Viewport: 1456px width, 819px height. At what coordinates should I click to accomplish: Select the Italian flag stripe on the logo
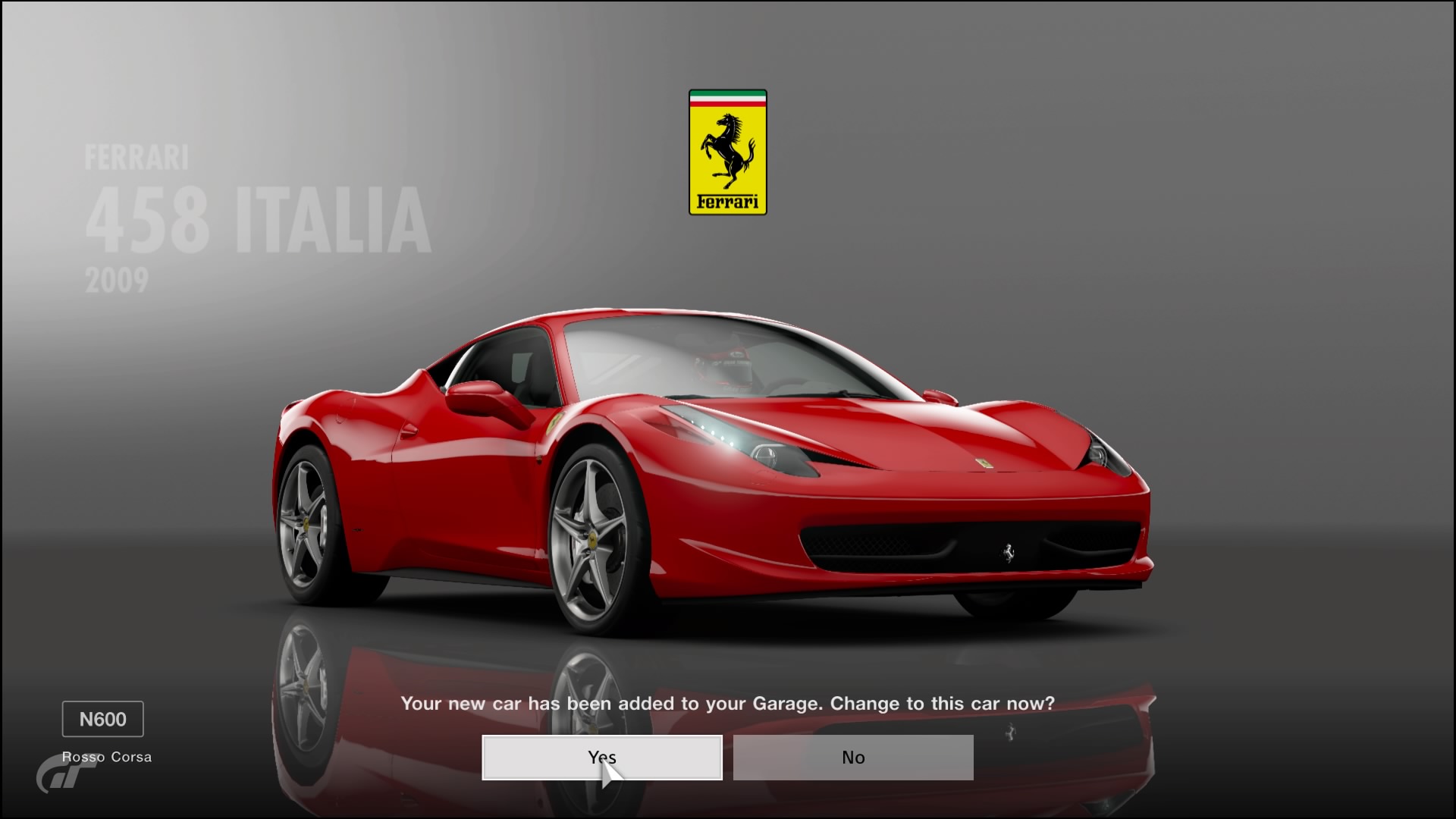(727, 97)
